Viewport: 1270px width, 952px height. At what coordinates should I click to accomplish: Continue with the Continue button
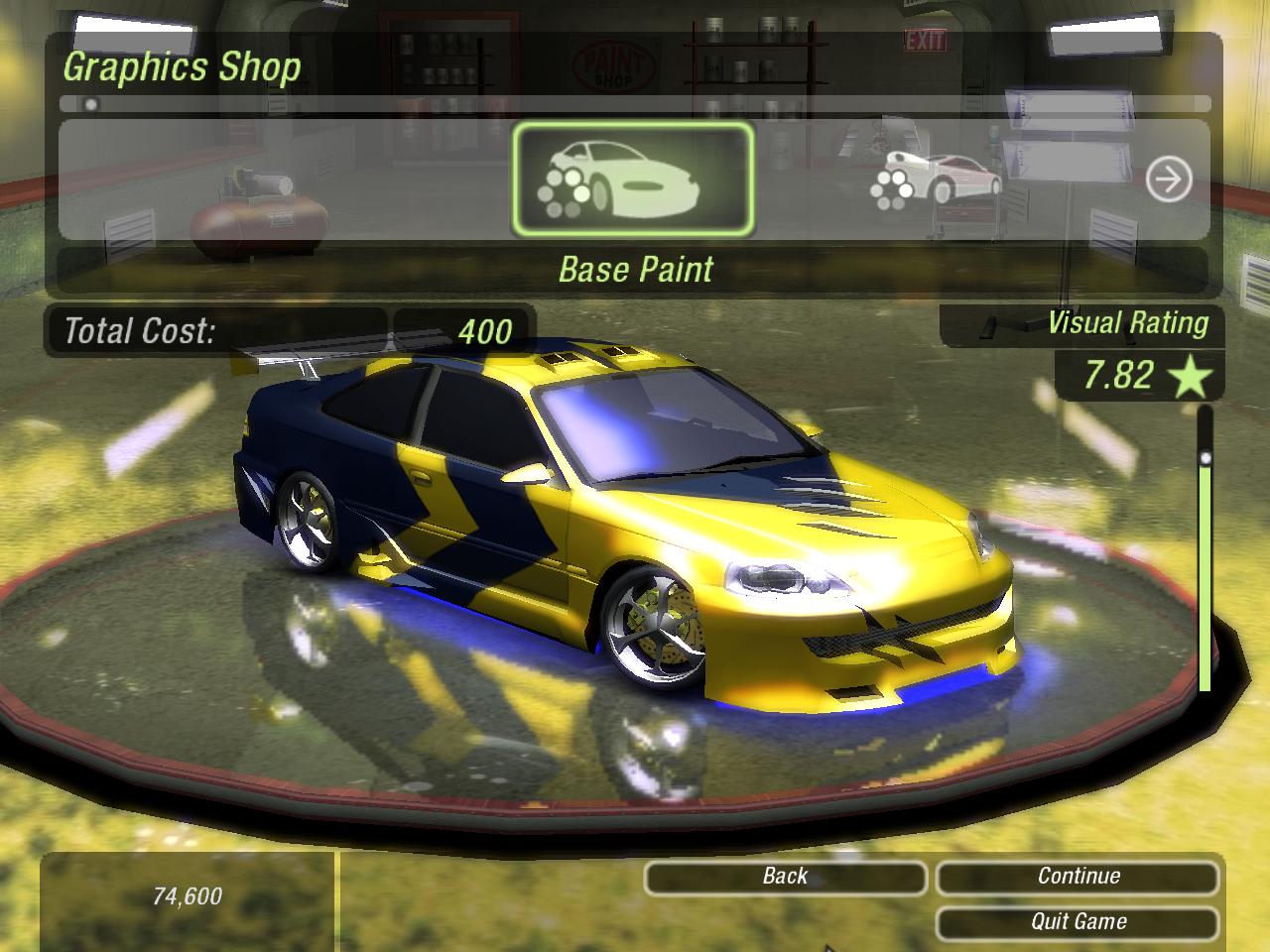coord(1078,877)
